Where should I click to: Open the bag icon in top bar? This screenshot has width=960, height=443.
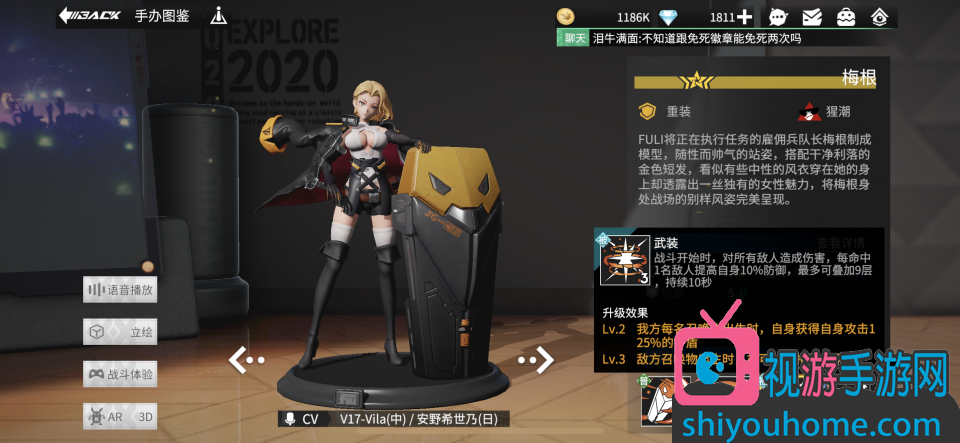tap(846, 17)
